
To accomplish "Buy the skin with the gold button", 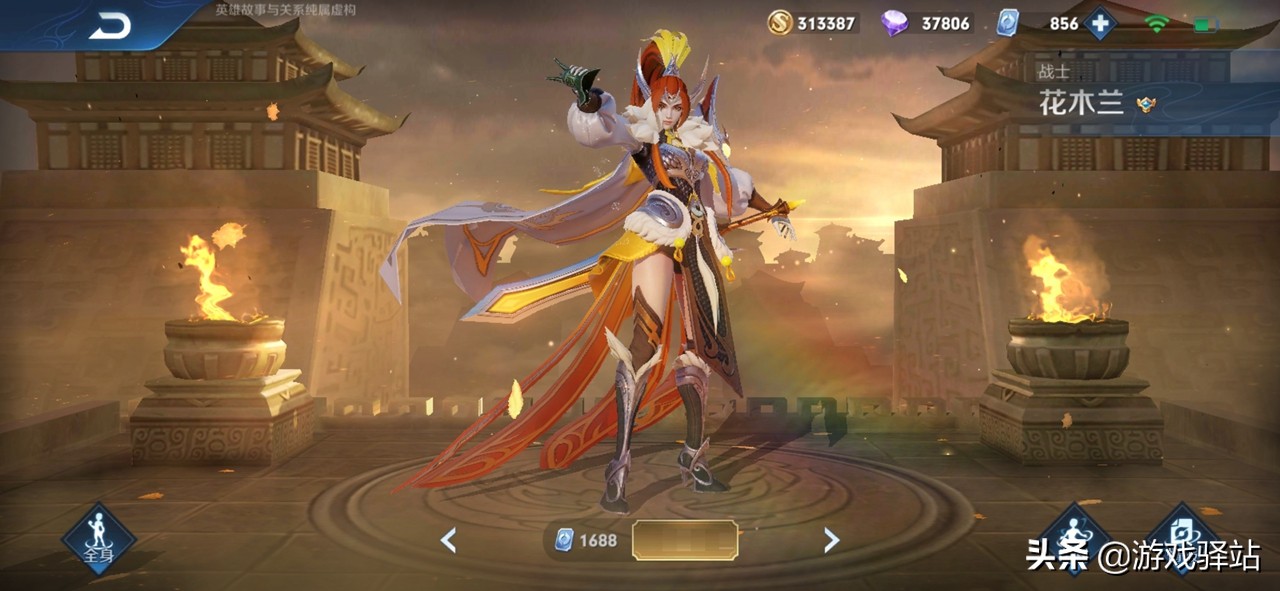I will pos(685,541).
